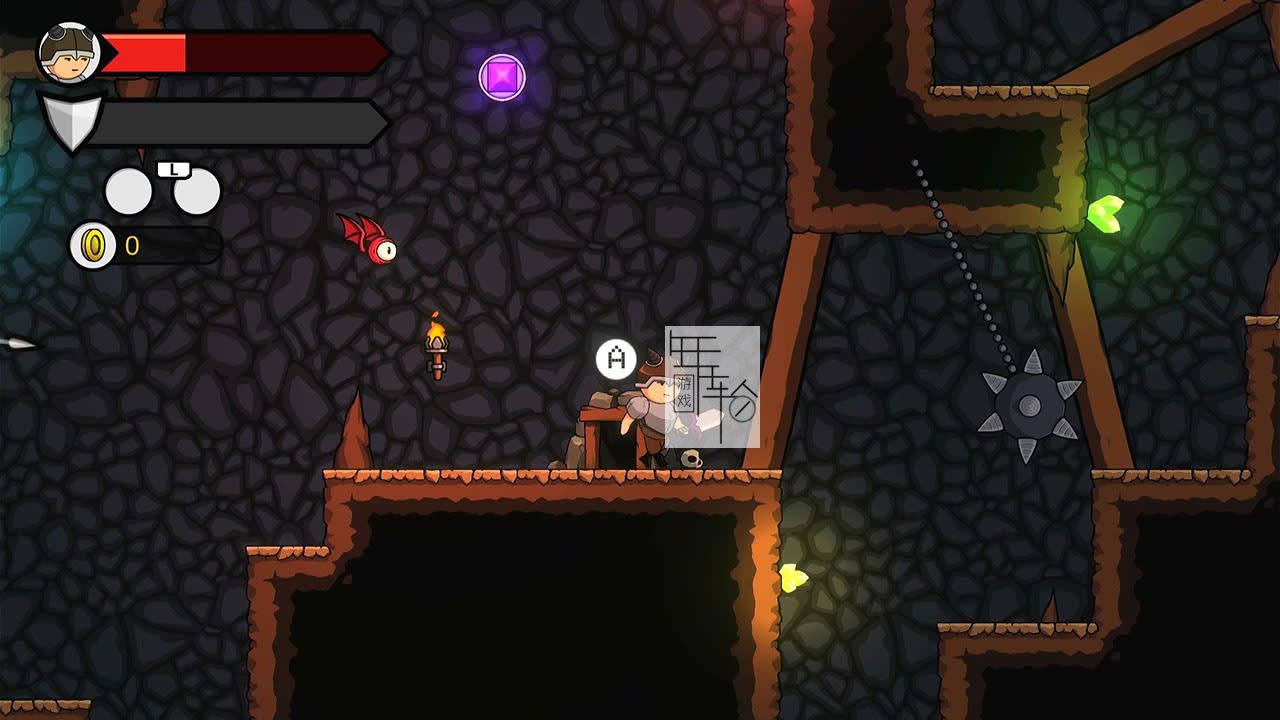1280x720 pixels.
Task: Select the silver shield armor icon
Action: coord(71,122)
